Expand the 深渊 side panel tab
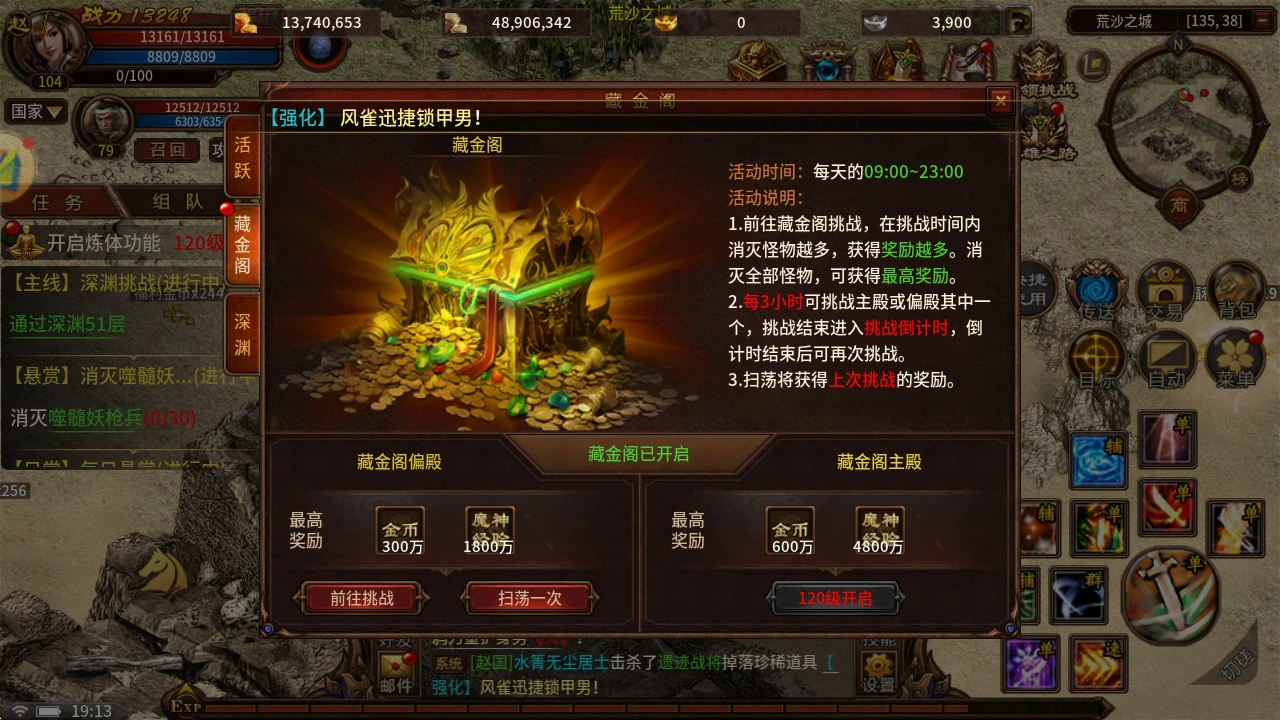1280x720 pixels. click(x=243, y=331)
